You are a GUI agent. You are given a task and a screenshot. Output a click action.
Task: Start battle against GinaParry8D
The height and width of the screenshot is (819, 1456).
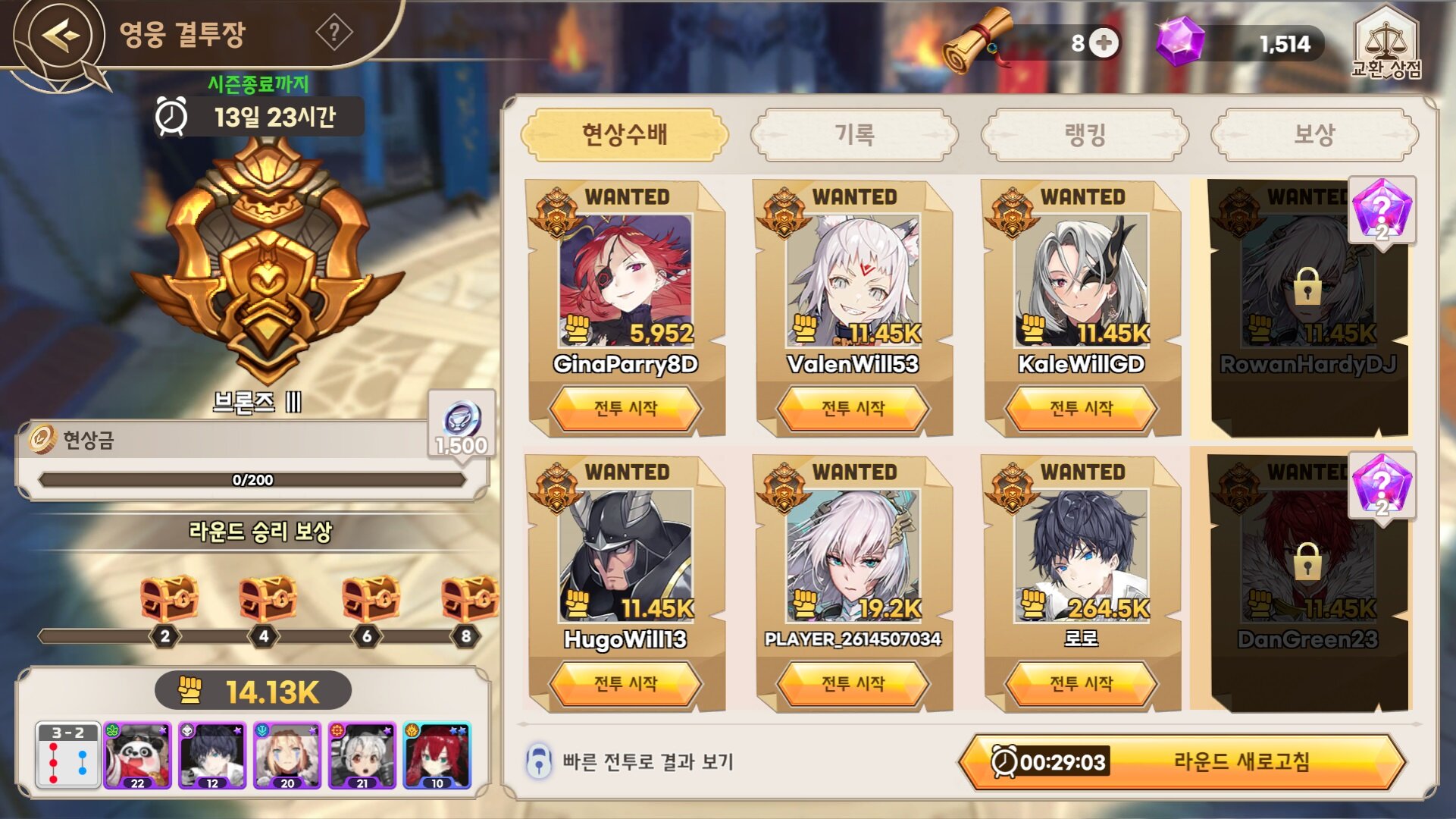625,409
